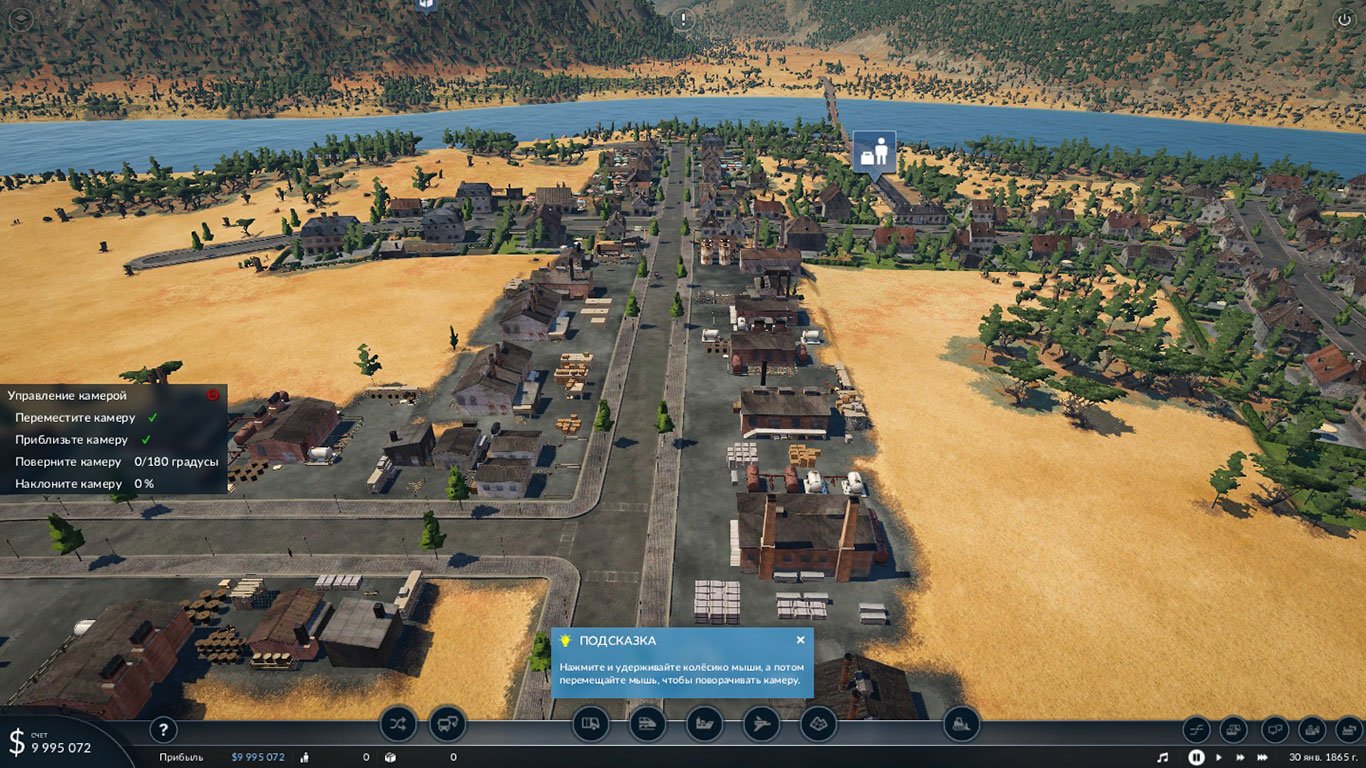Open the vehicle overview bus icon
The image size is (1366, 768).
pyautogui.click(x=447, y=725)
